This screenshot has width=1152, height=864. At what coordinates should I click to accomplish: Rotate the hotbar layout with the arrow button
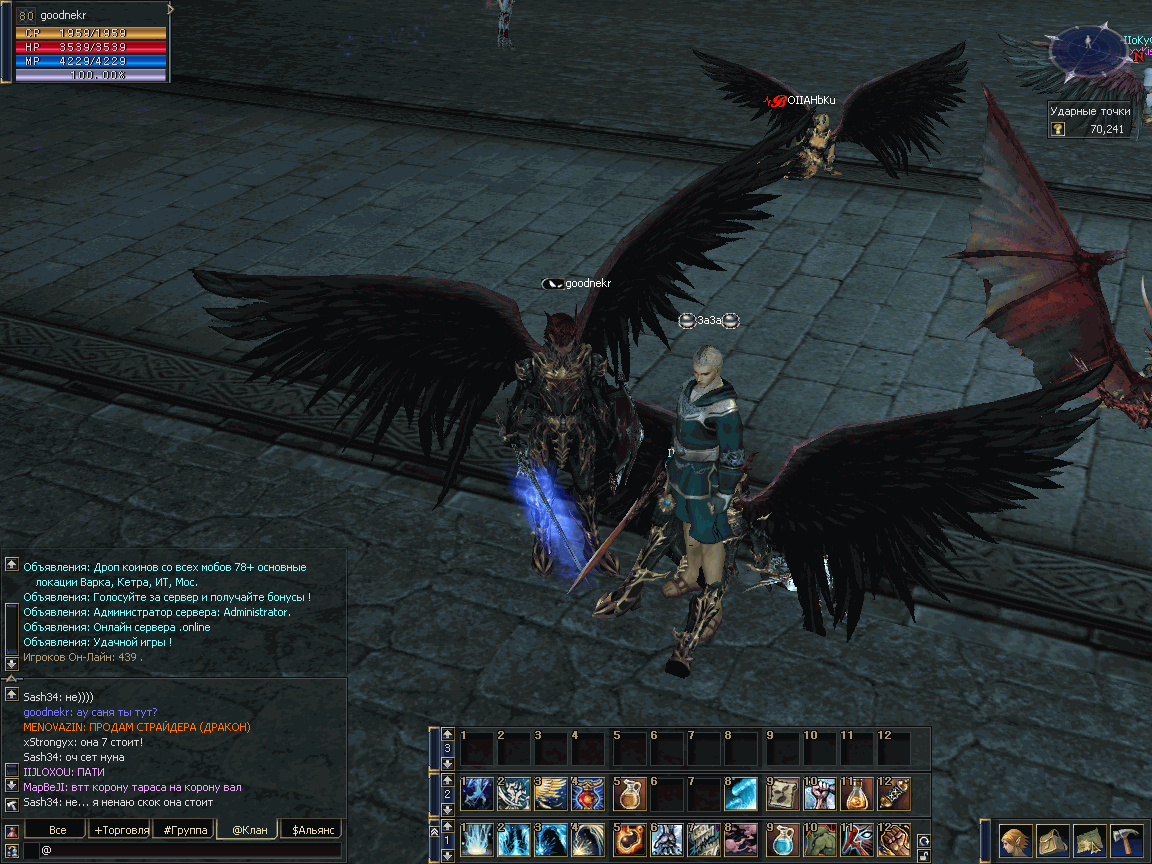click(923, 841)
